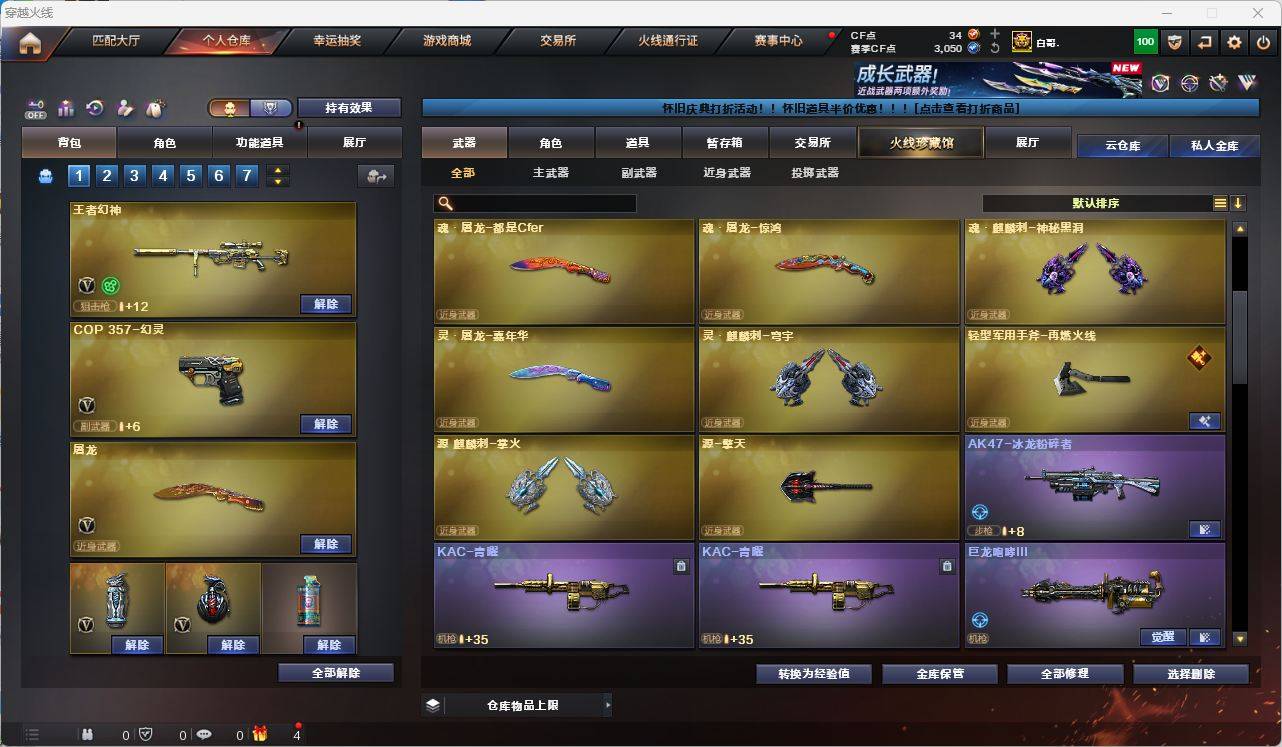The width and height of the screenshot is (1282, 747).
Task: Click the chat bubble icon in the bottom bar
Action: [204, 733]
